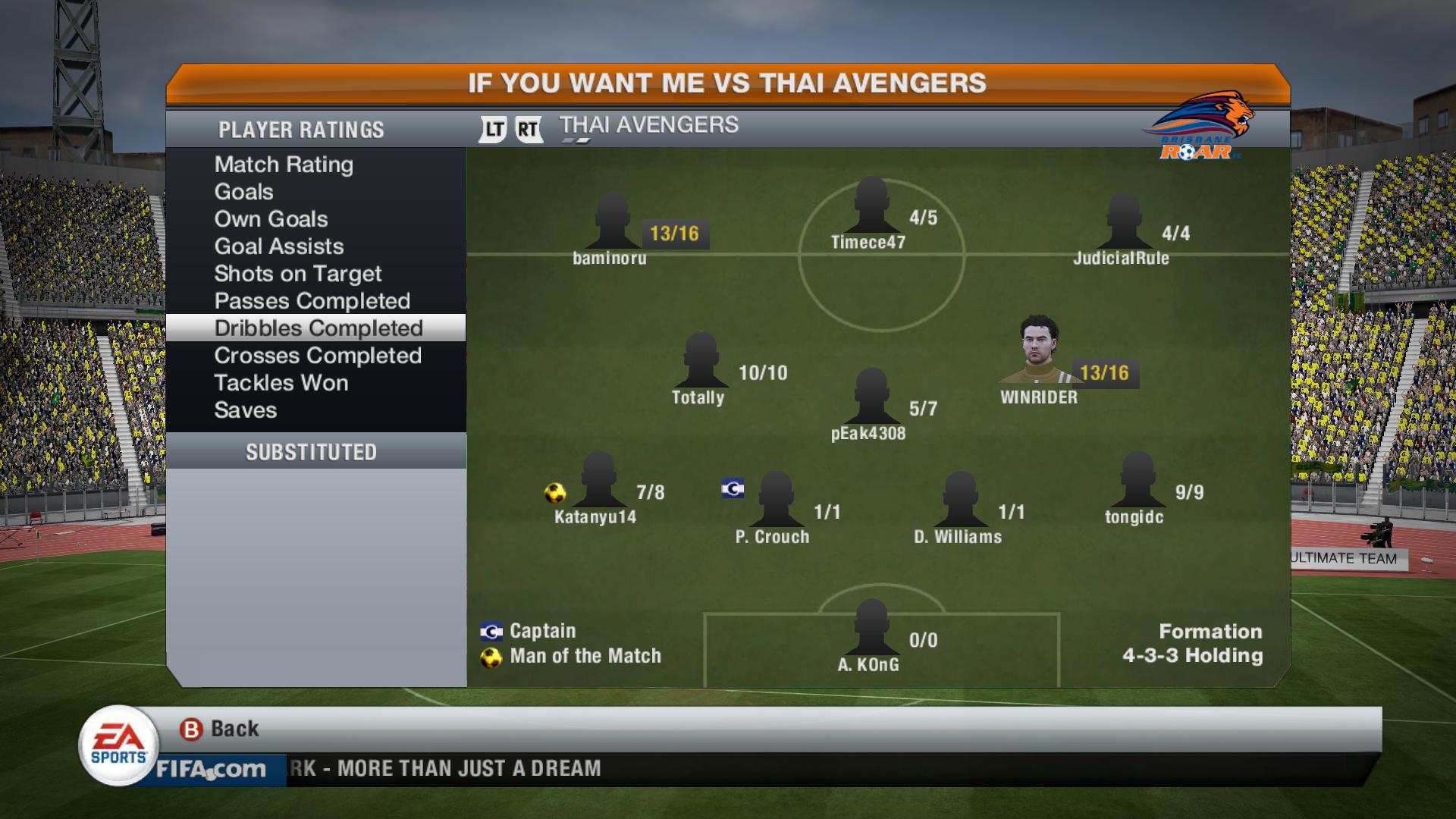View Shots on Target ratings

(x=297, y=274)
